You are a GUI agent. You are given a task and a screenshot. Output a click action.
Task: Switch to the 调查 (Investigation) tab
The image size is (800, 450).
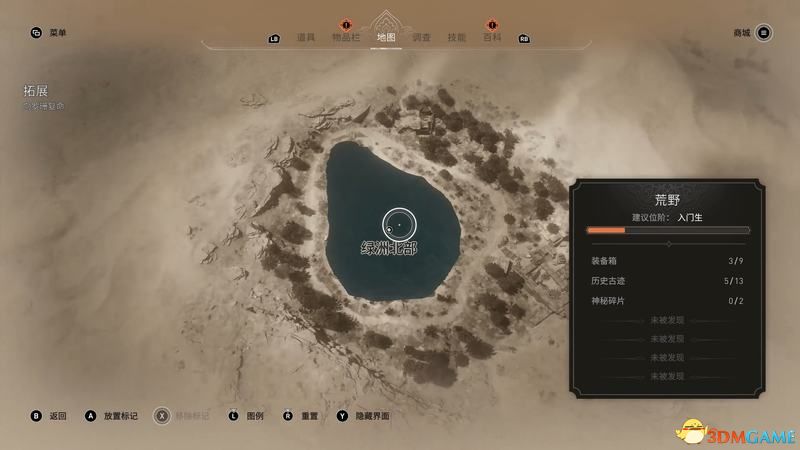tap(422, 38)
